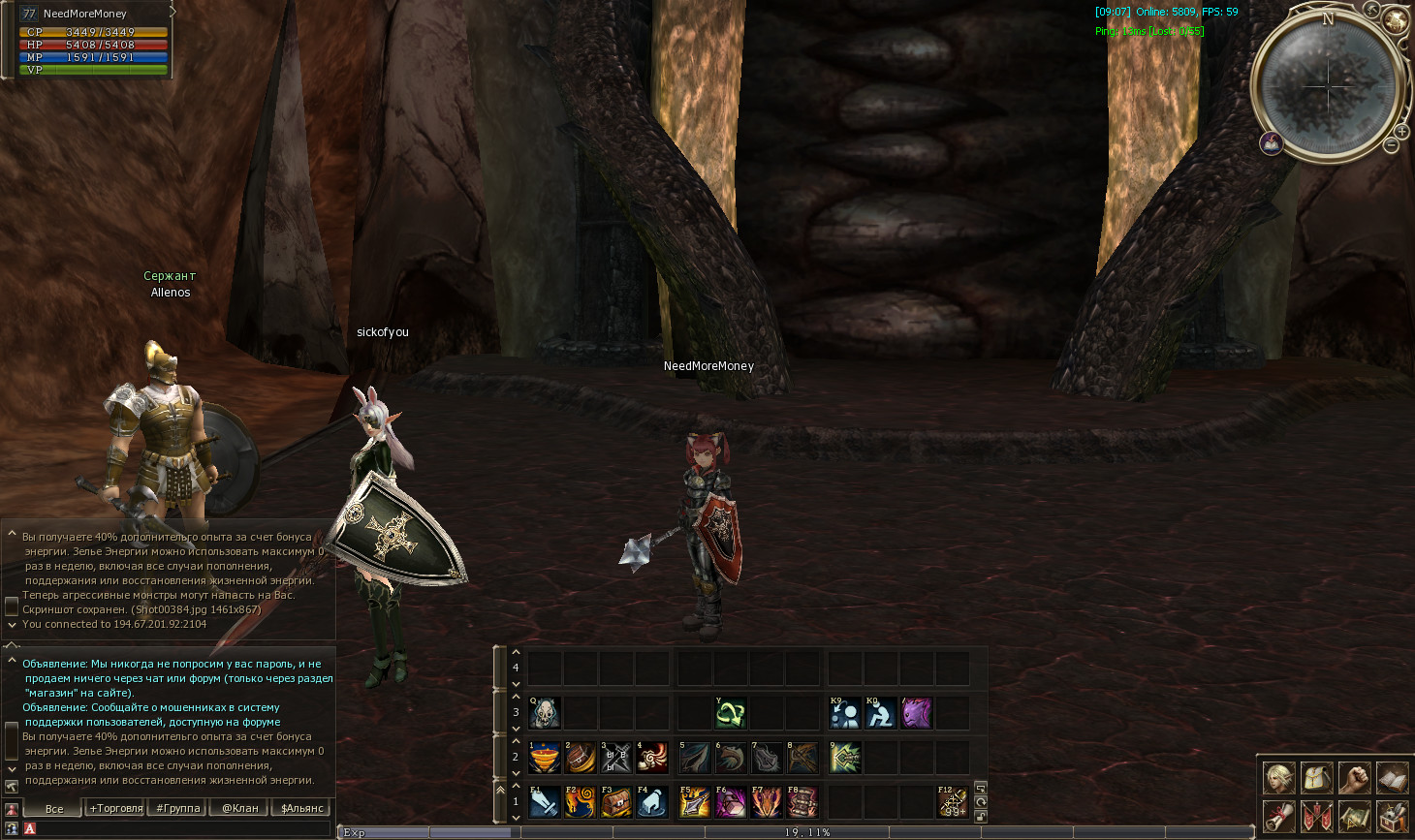
Task: Use the Q skull mask hotbar skill
Action: coord(545,713)
